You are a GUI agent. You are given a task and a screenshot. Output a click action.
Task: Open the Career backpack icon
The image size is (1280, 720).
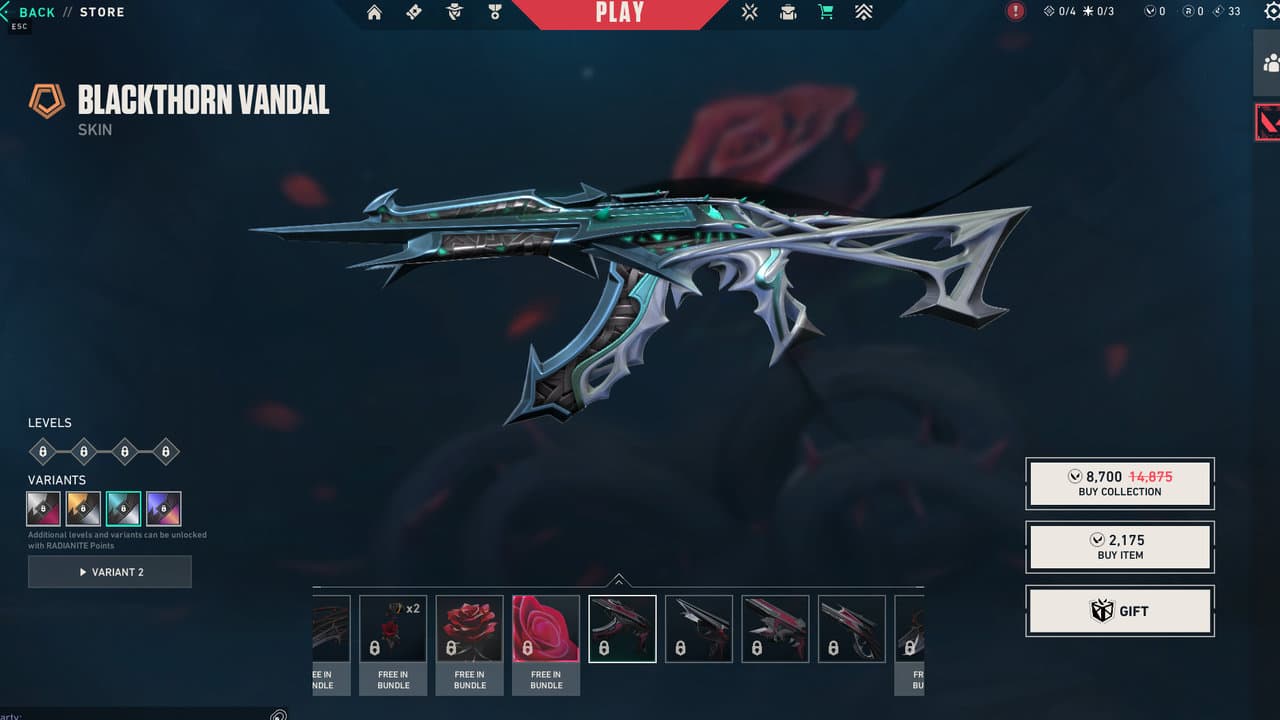pyautogui.click(x=788, y=12)
